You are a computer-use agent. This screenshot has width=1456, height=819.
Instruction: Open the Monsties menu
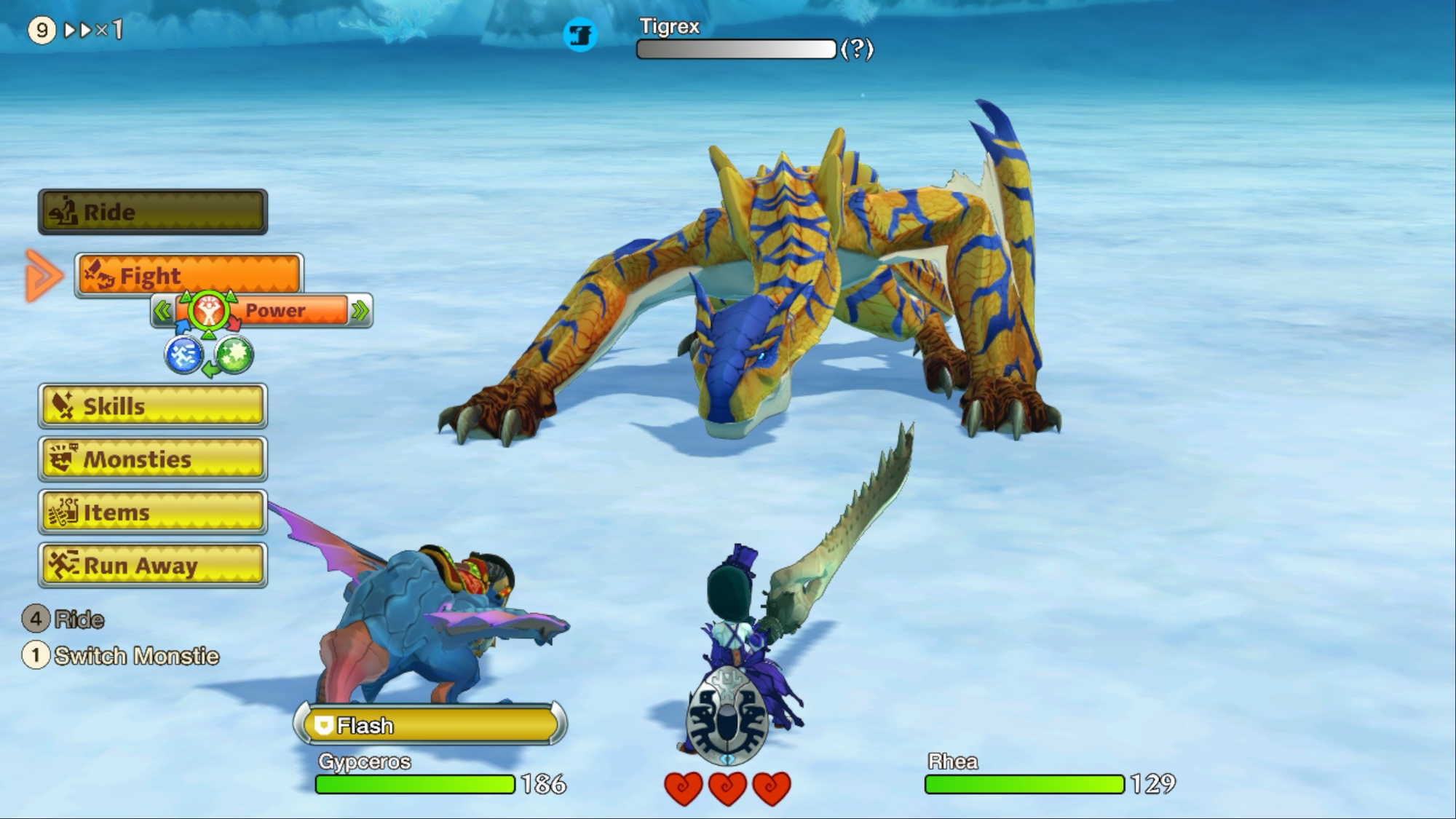(x=153, y=459)
